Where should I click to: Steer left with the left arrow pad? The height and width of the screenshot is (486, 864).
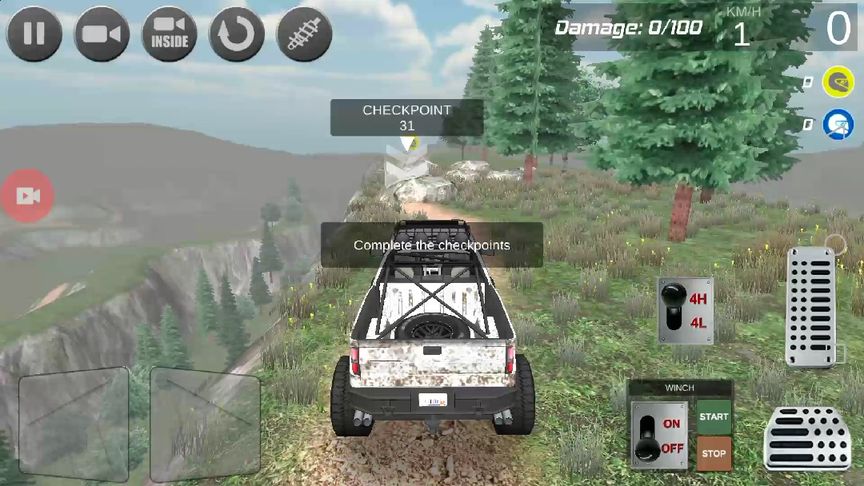click(74, 424)
